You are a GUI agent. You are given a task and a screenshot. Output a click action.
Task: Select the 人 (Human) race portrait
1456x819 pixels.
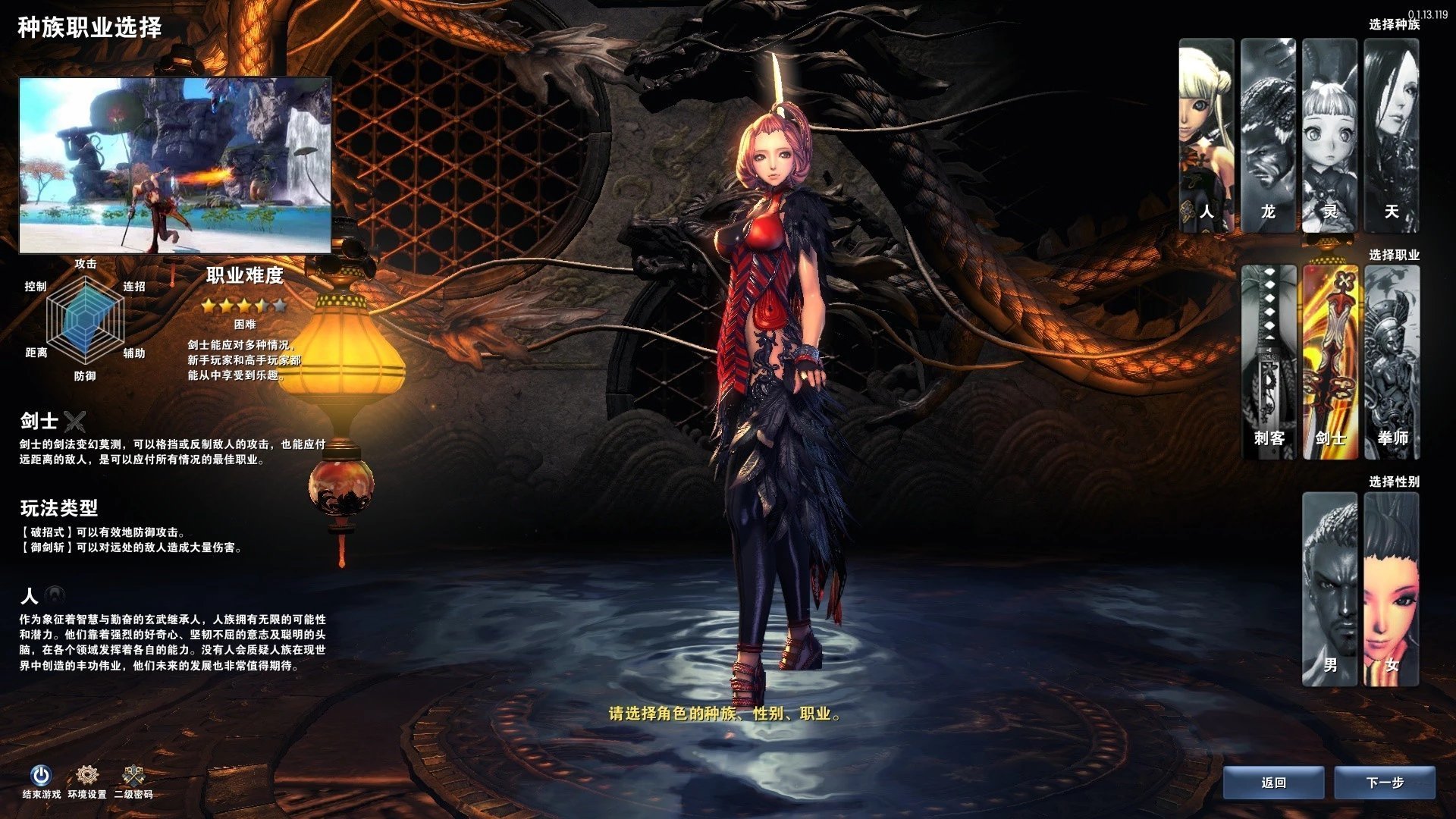click(x=1207, y=135)
